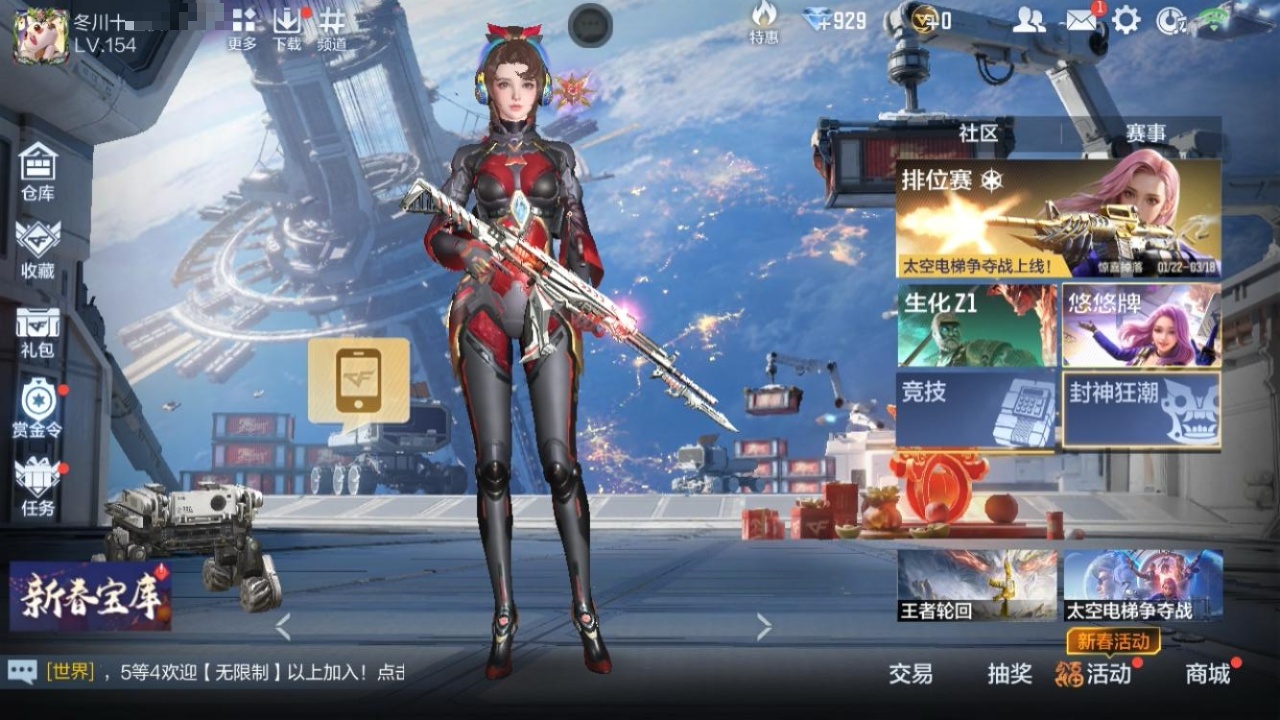This screenshot has width=1280, height=720.
Task: Open the 任务 missions menu
Action: click(x=38, y=486)
